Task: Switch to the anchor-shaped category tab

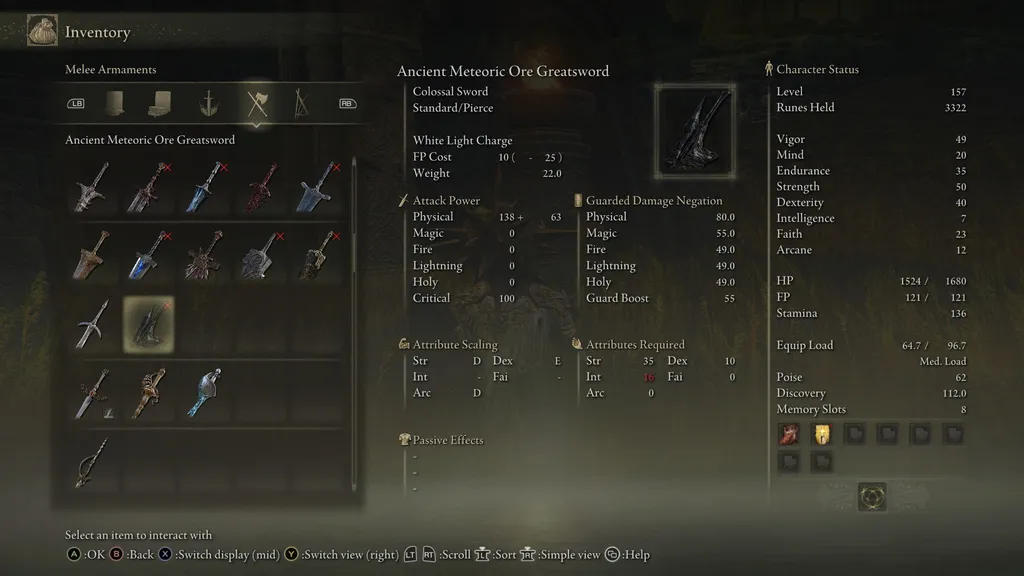Action: 209,102
